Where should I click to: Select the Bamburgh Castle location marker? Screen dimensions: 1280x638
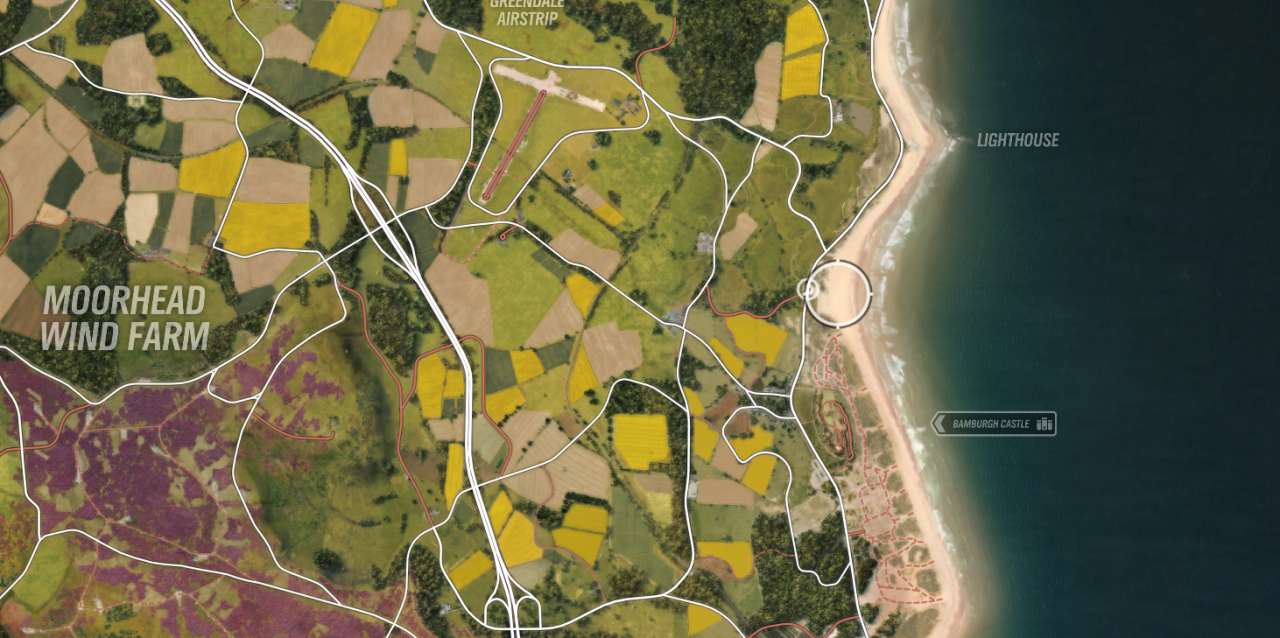pyautogui.click(x=994, y=424)
